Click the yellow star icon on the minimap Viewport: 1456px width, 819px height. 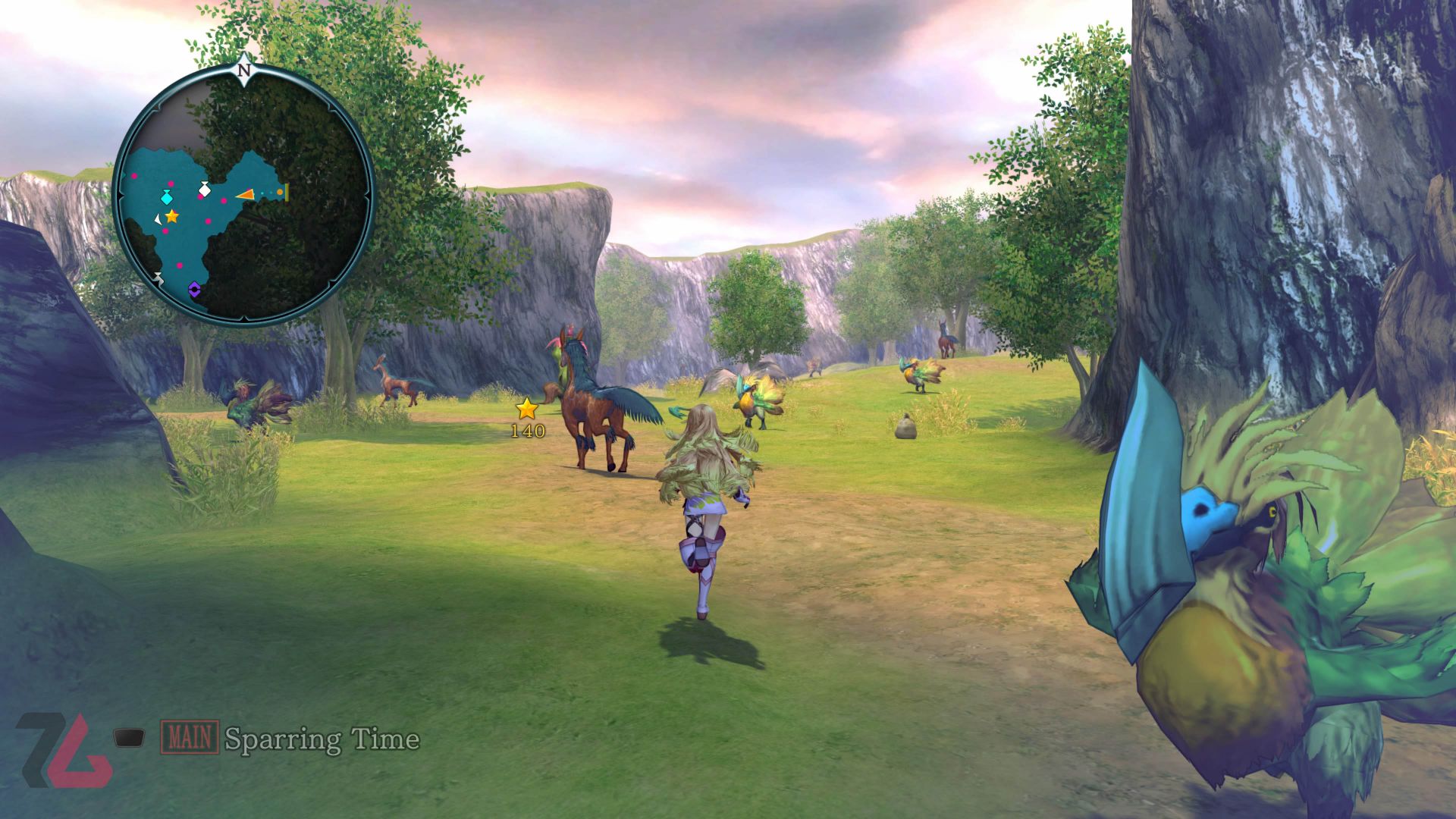point(171,218)
